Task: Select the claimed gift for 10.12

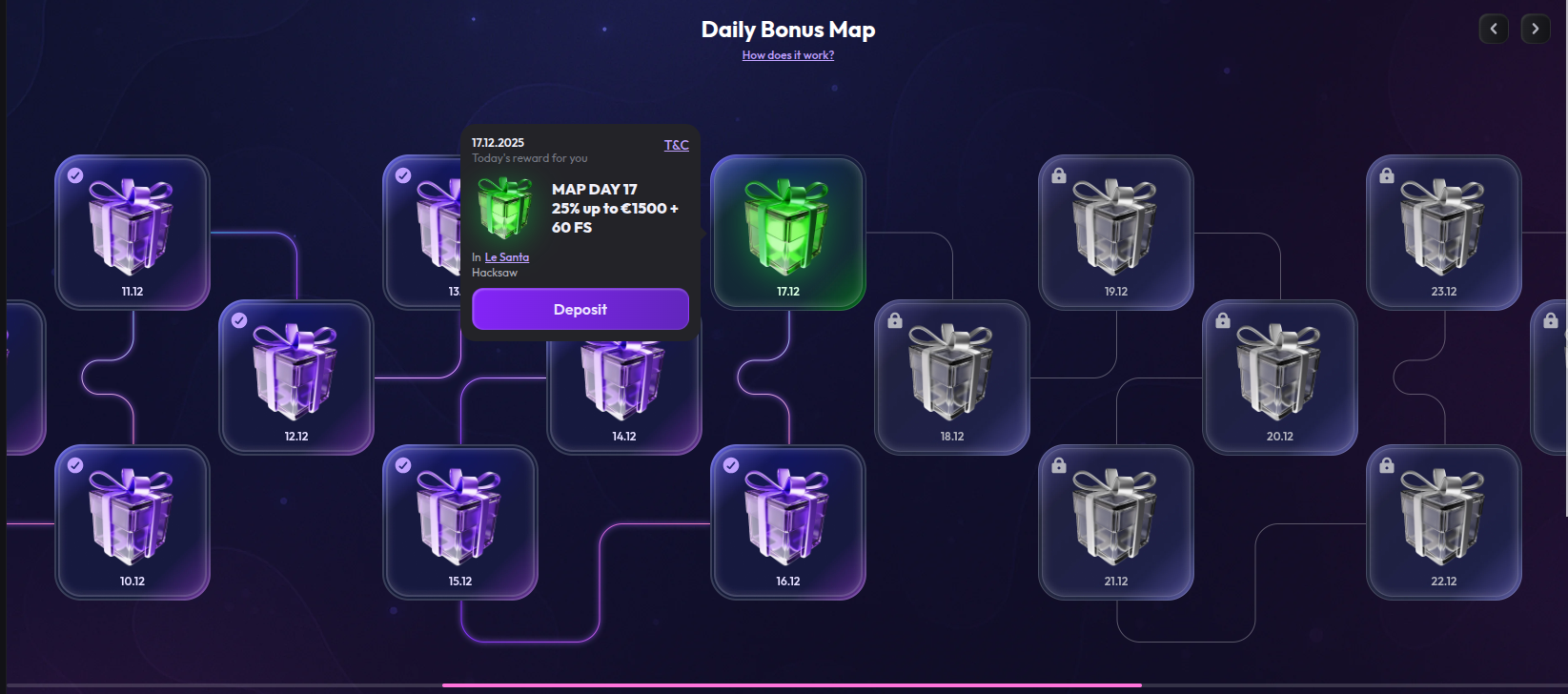Action: pos(131,522)
